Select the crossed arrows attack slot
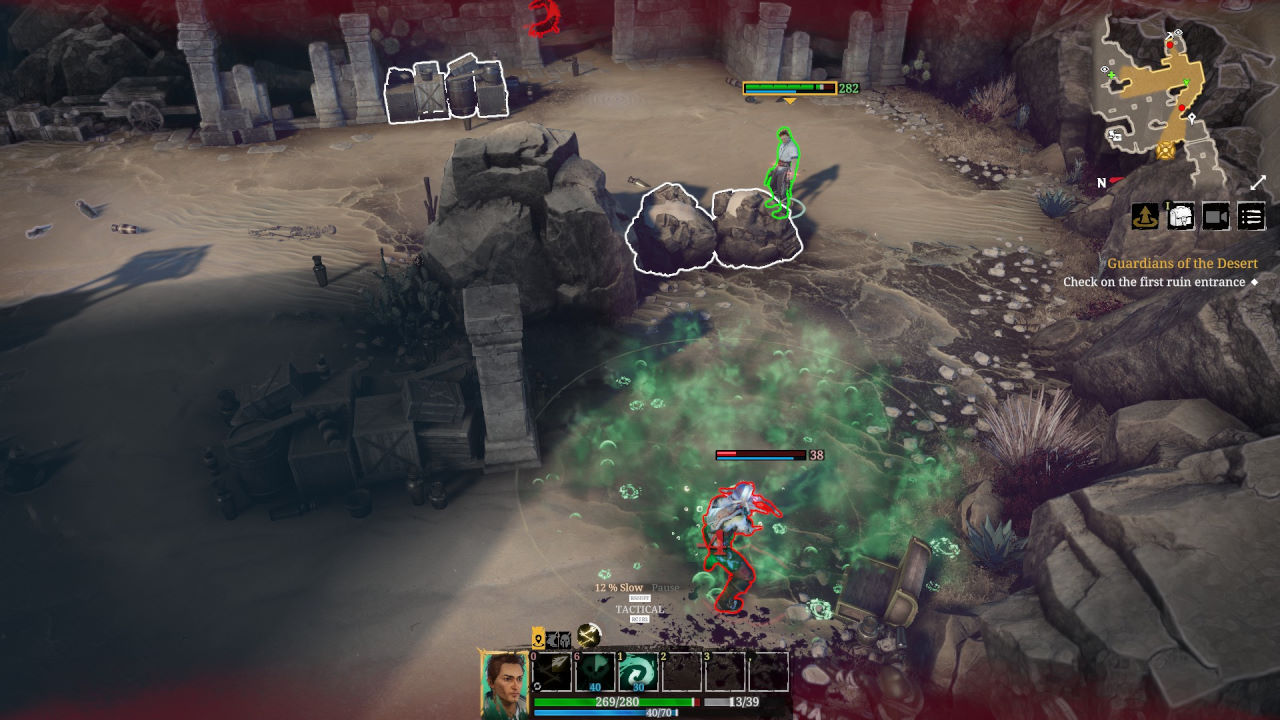1280x720 pixels. [552, 671]
